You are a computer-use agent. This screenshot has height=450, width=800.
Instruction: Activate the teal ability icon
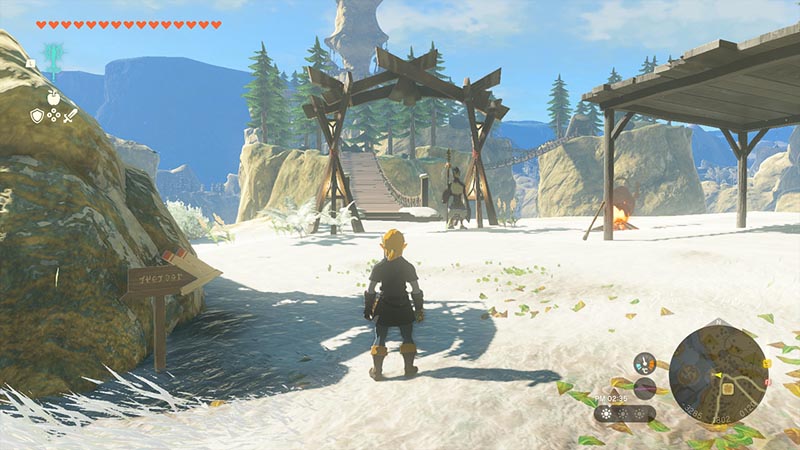click(52, 56)
